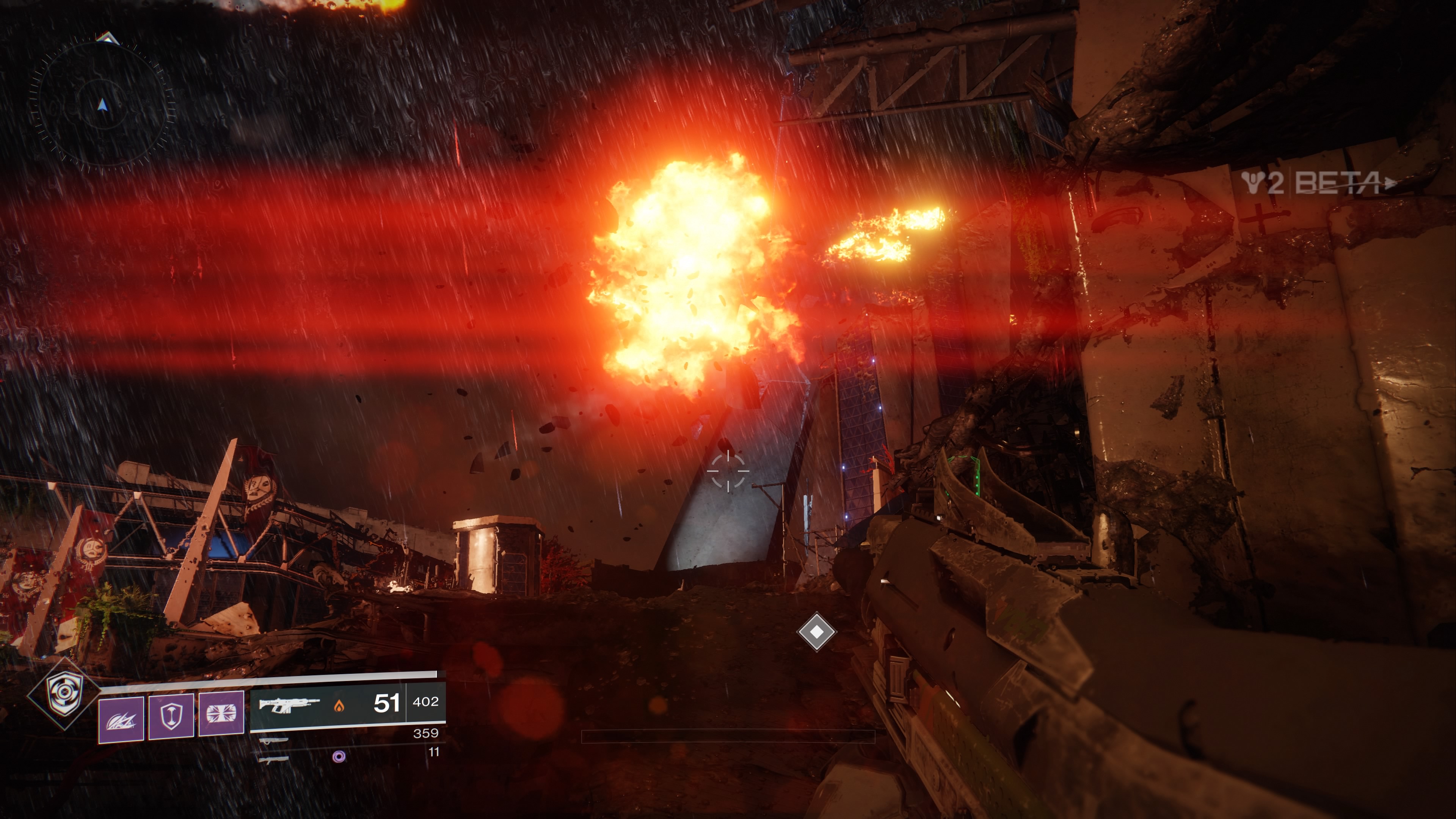Click the white diamond objective marker
This screenshot has height=819, width=1456.
click(816, 631)
